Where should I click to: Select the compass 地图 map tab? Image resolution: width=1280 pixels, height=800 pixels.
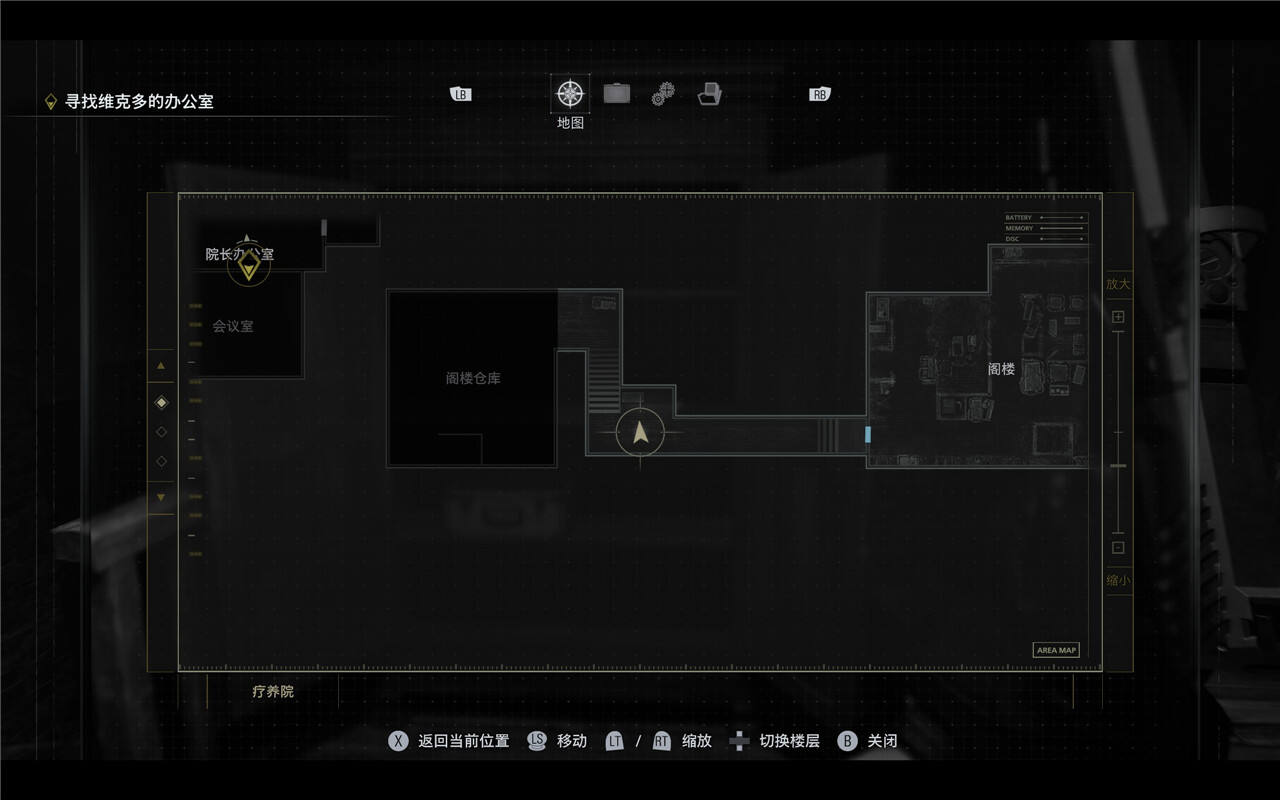(570, 94)
